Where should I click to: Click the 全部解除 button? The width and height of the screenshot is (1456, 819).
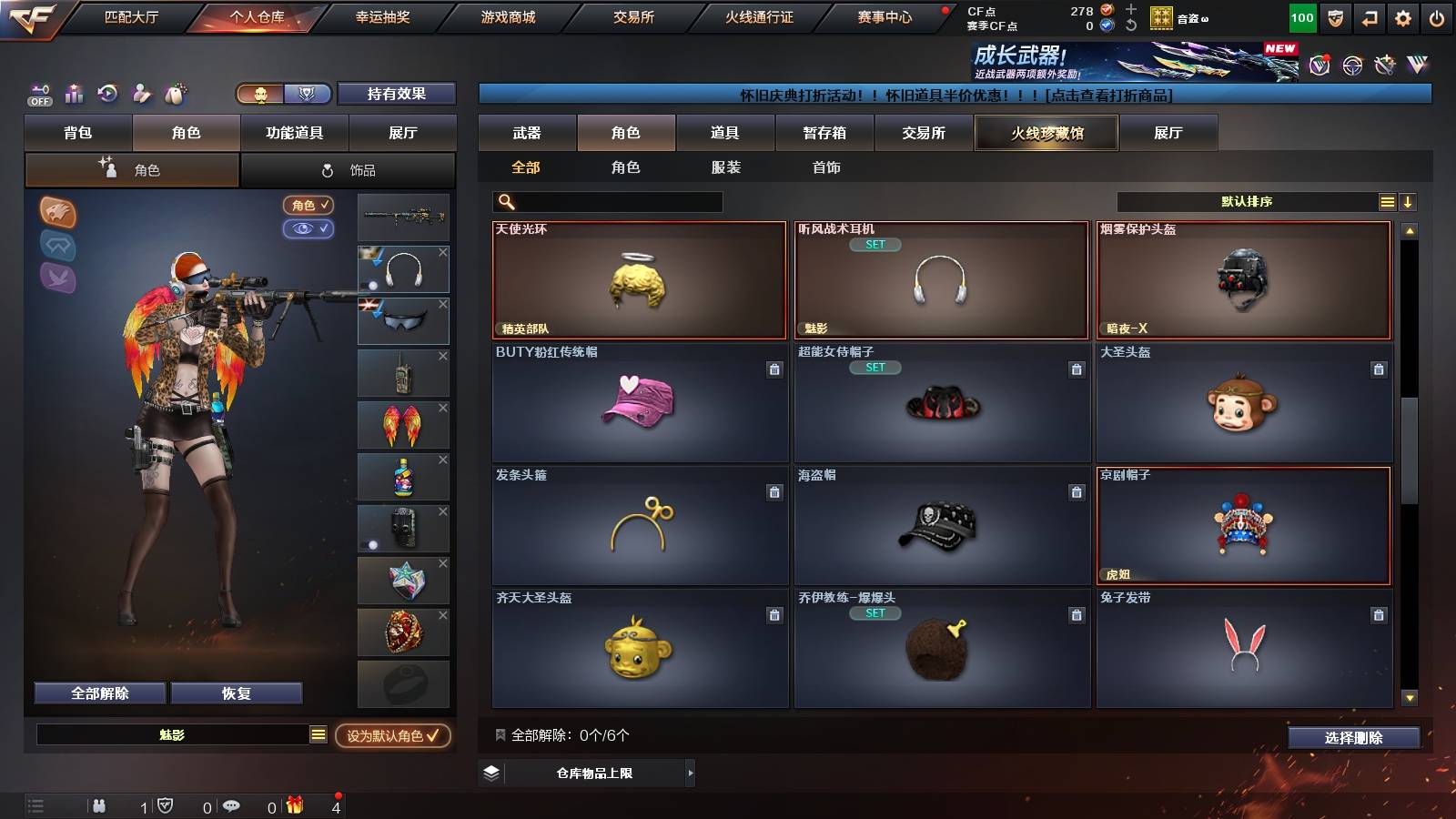coord(97,693)
